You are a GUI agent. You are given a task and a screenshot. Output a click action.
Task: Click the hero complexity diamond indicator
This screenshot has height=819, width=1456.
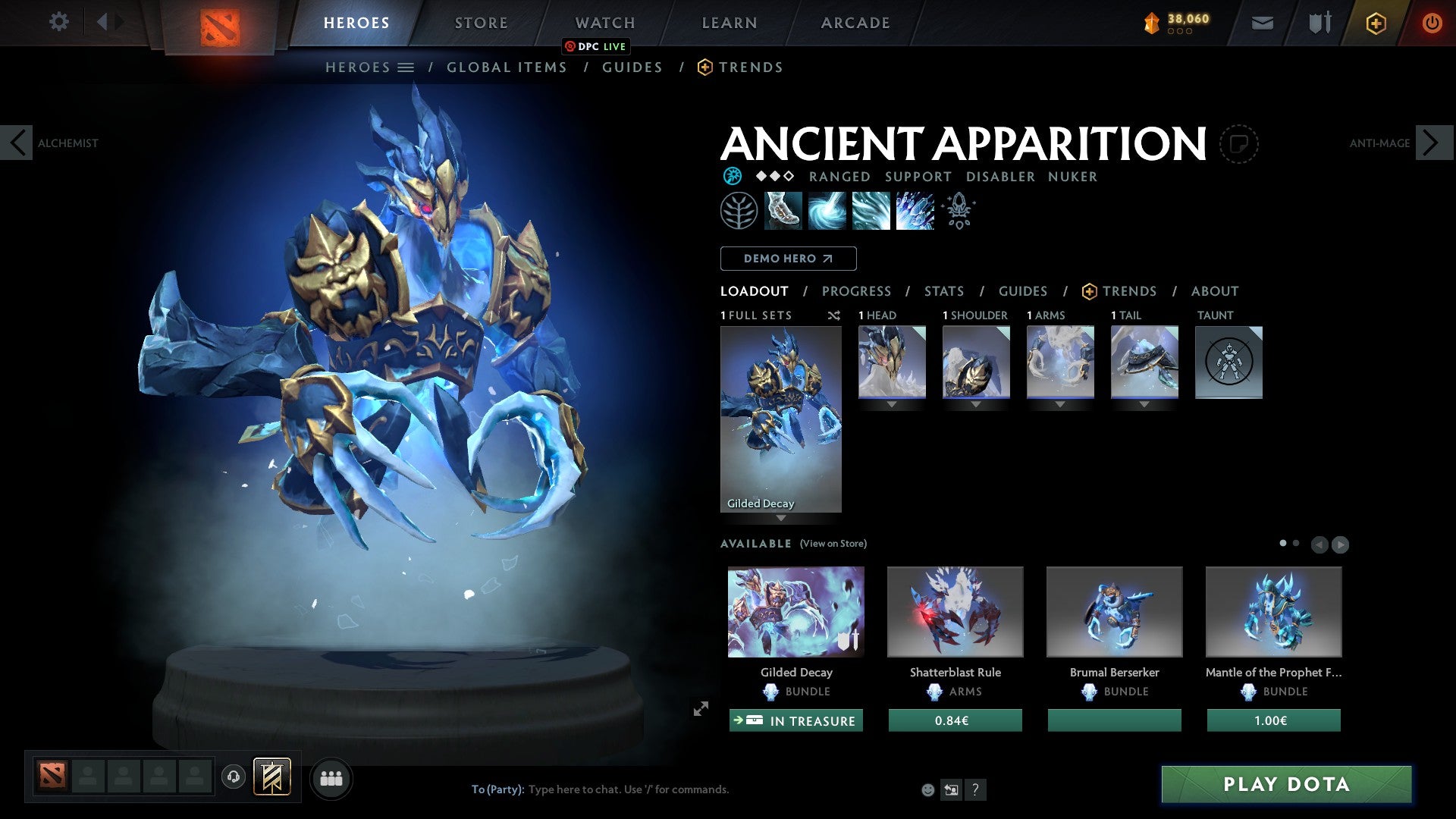click(773, 177)
